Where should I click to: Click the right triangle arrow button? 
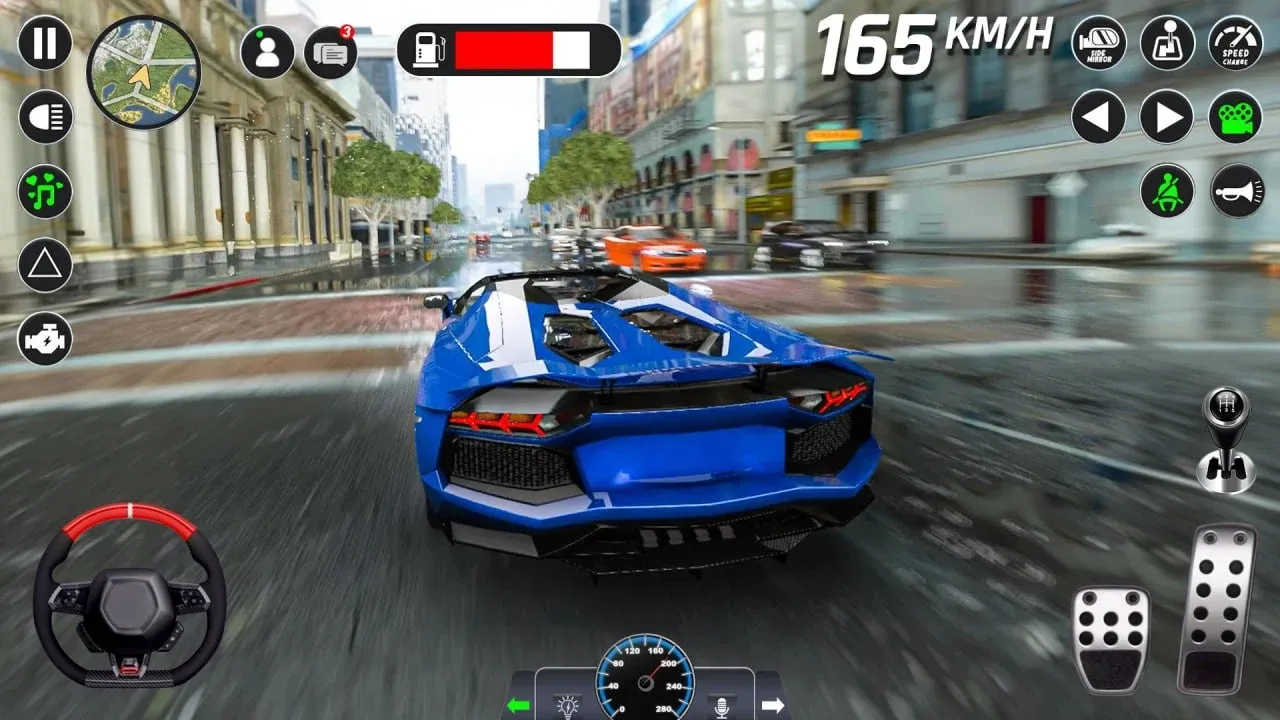click(1167, 117)
